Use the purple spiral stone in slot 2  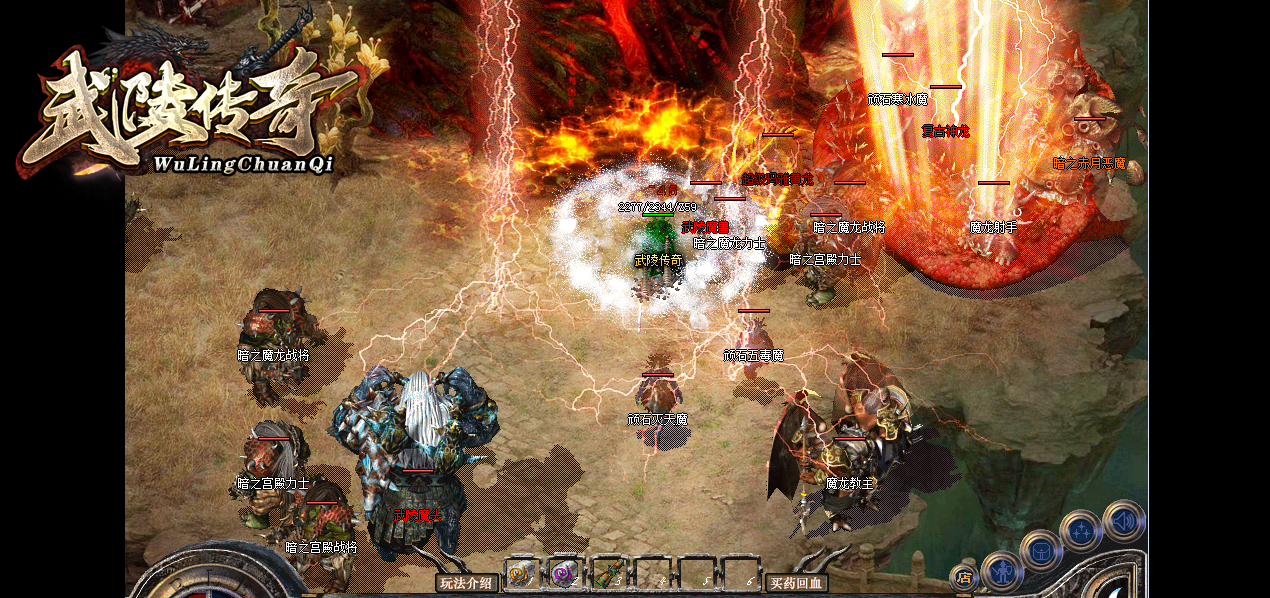click(564, 574)
